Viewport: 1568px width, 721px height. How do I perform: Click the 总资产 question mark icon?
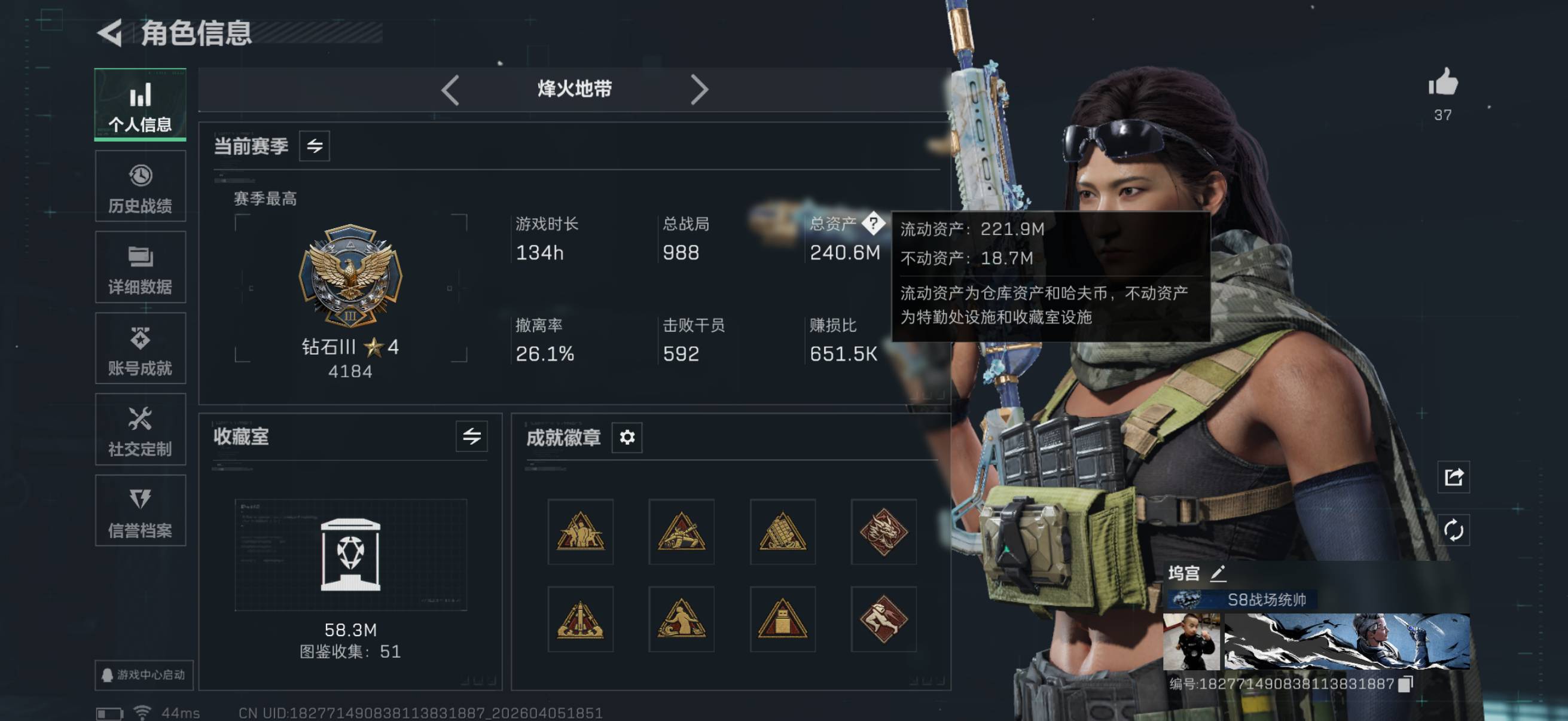(x=874, y=224)
